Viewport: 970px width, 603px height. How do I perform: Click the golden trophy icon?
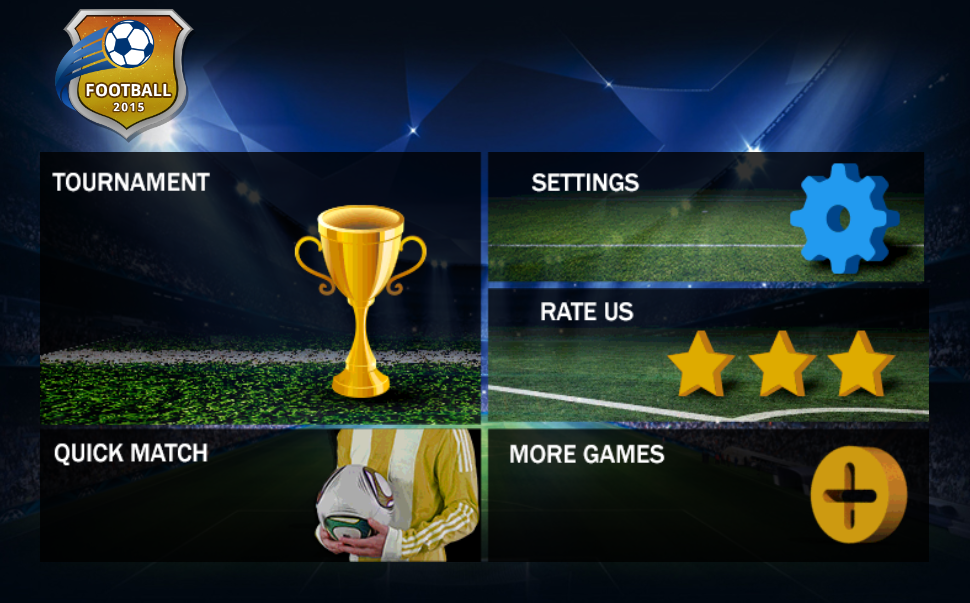(x=361, y=298)
